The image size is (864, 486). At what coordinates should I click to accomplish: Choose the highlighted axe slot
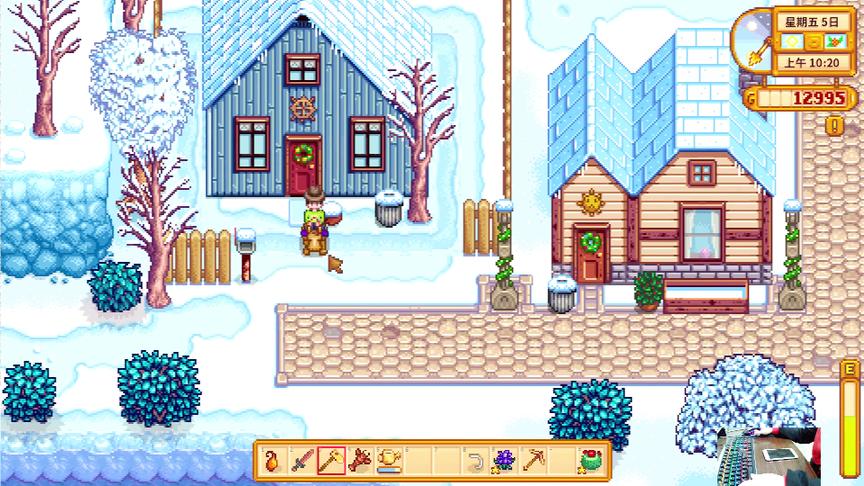tap(331, 461)
